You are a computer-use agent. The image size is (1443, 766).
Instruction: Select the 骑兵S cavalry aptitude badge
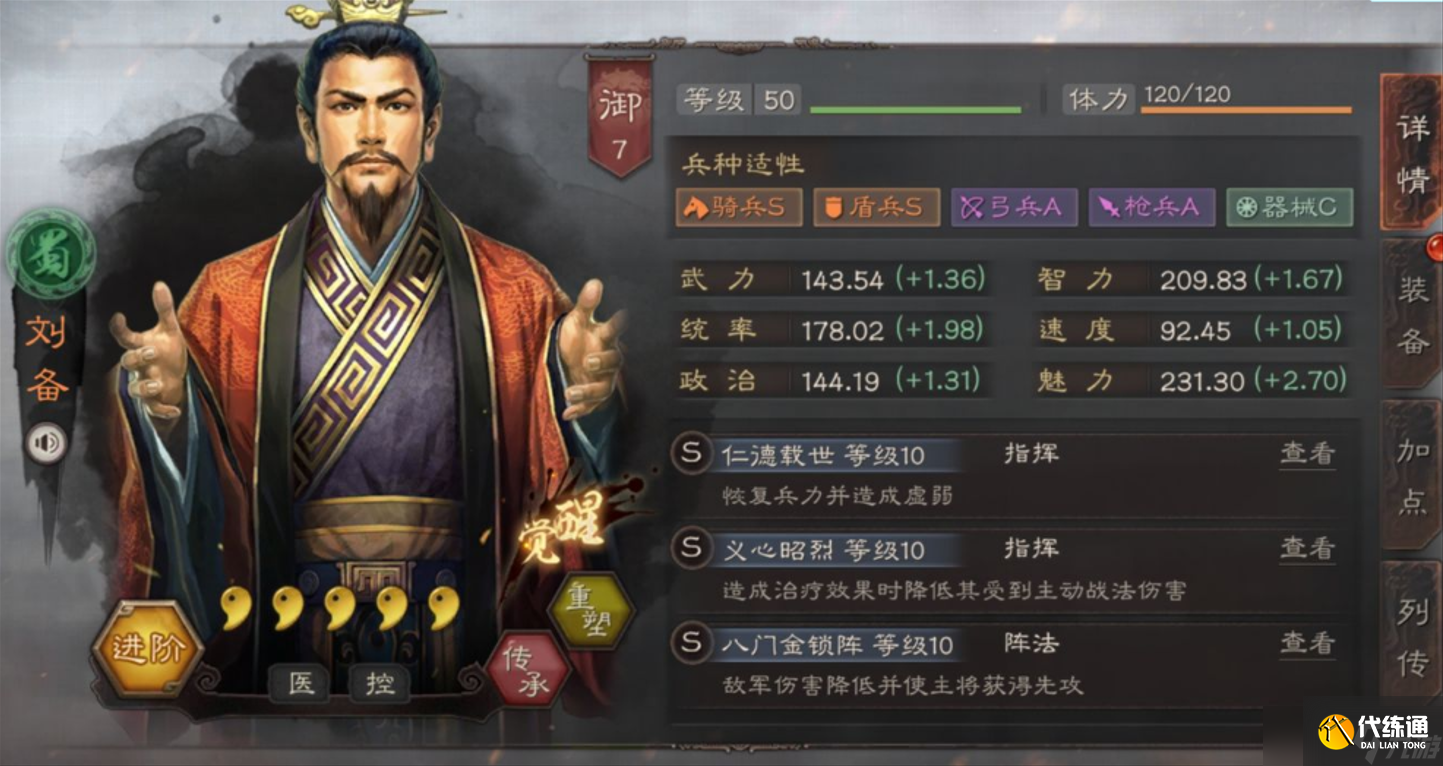coord(739,209)
